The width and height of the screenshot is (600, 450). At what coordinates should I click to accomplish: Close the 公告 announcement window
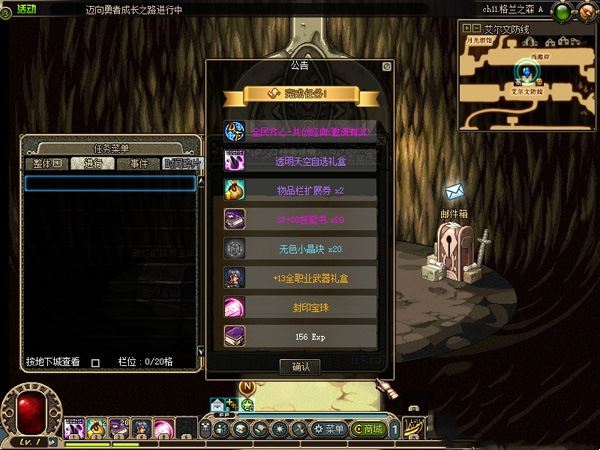coord(387,66)
